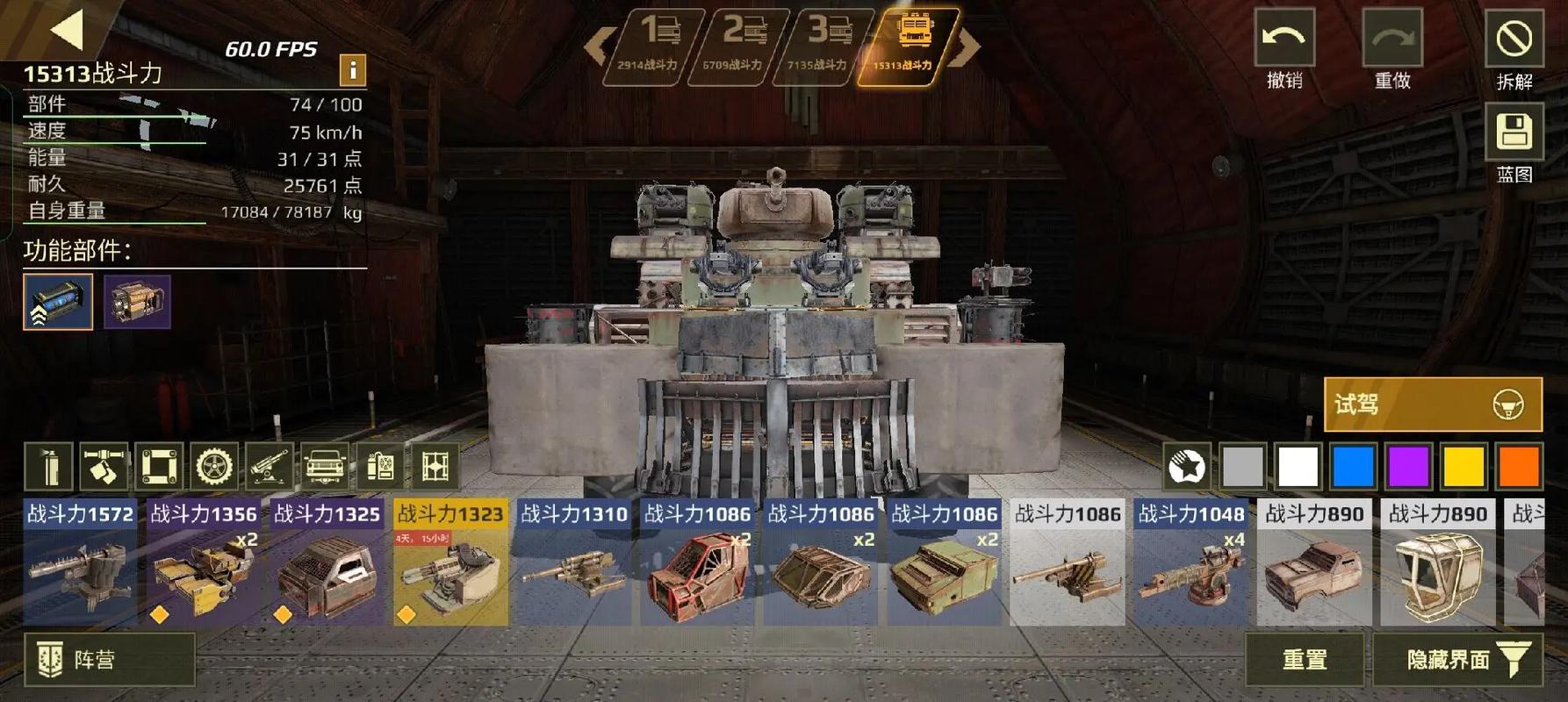
Task: Pick the blue paint swatch
Action: [x=1353, y=466]
